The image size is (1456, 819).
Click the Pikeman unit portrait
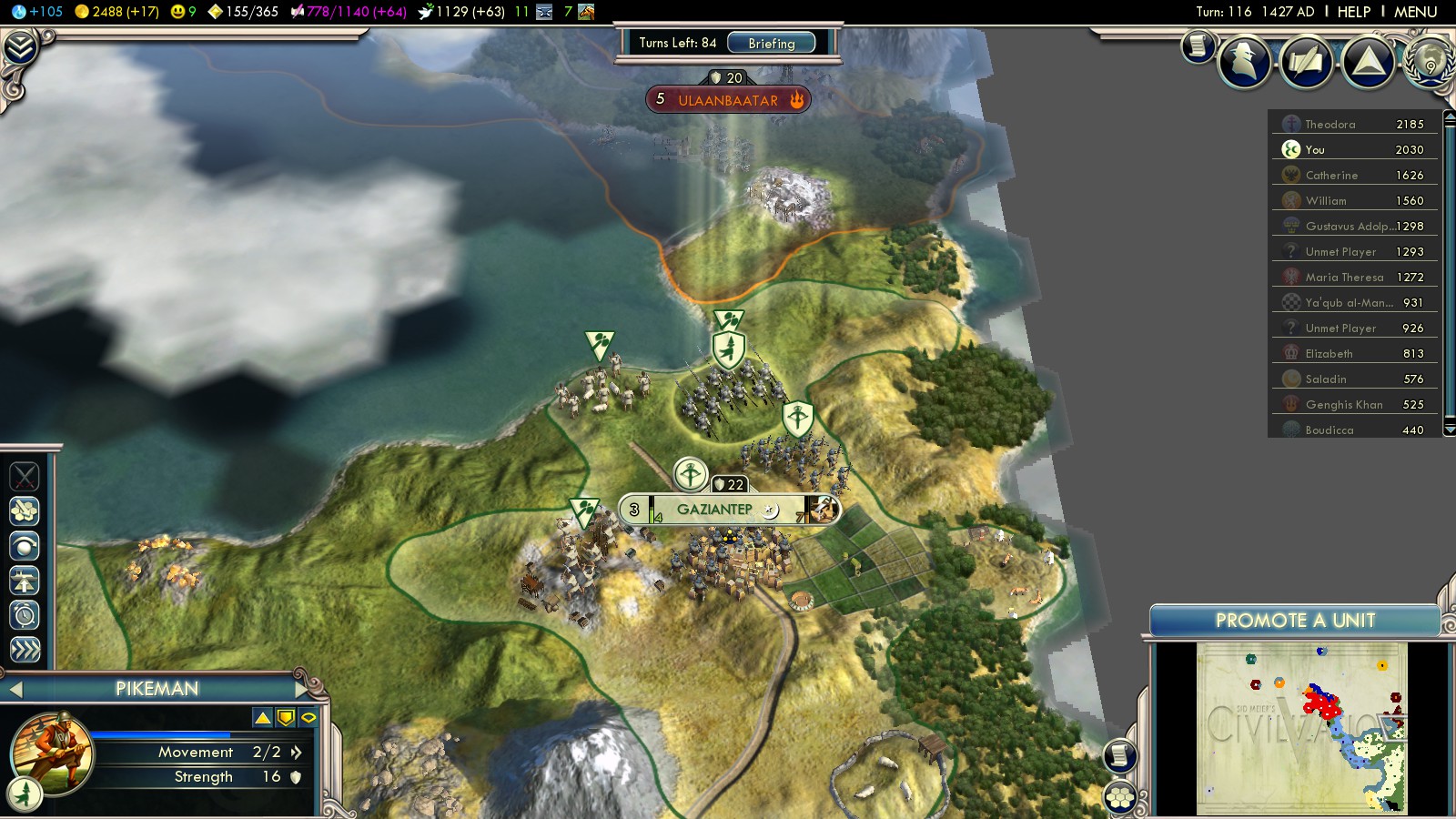click(x=52, y=753)
